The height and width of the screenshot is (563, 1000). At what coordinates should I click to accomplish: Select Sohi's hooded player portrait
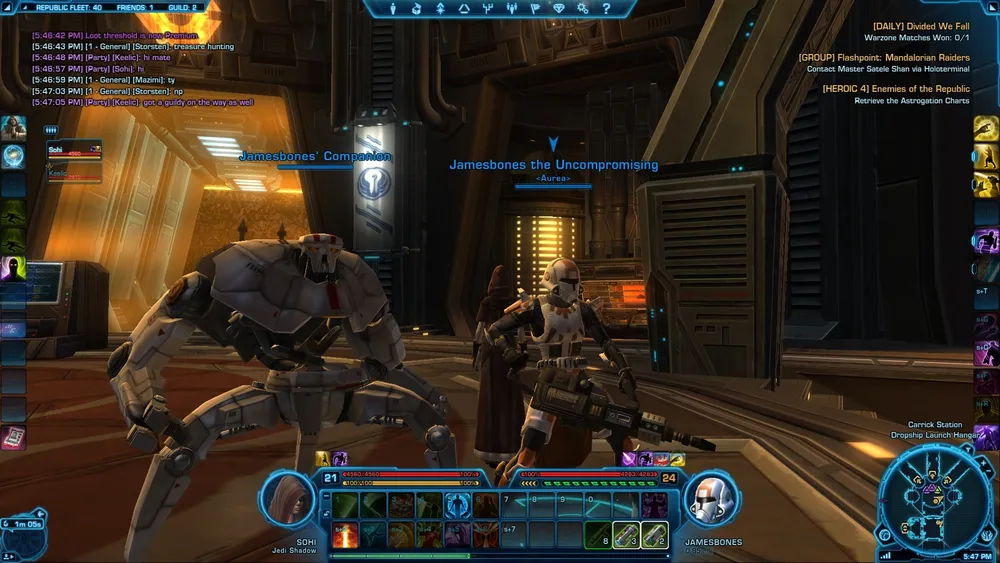288,499
